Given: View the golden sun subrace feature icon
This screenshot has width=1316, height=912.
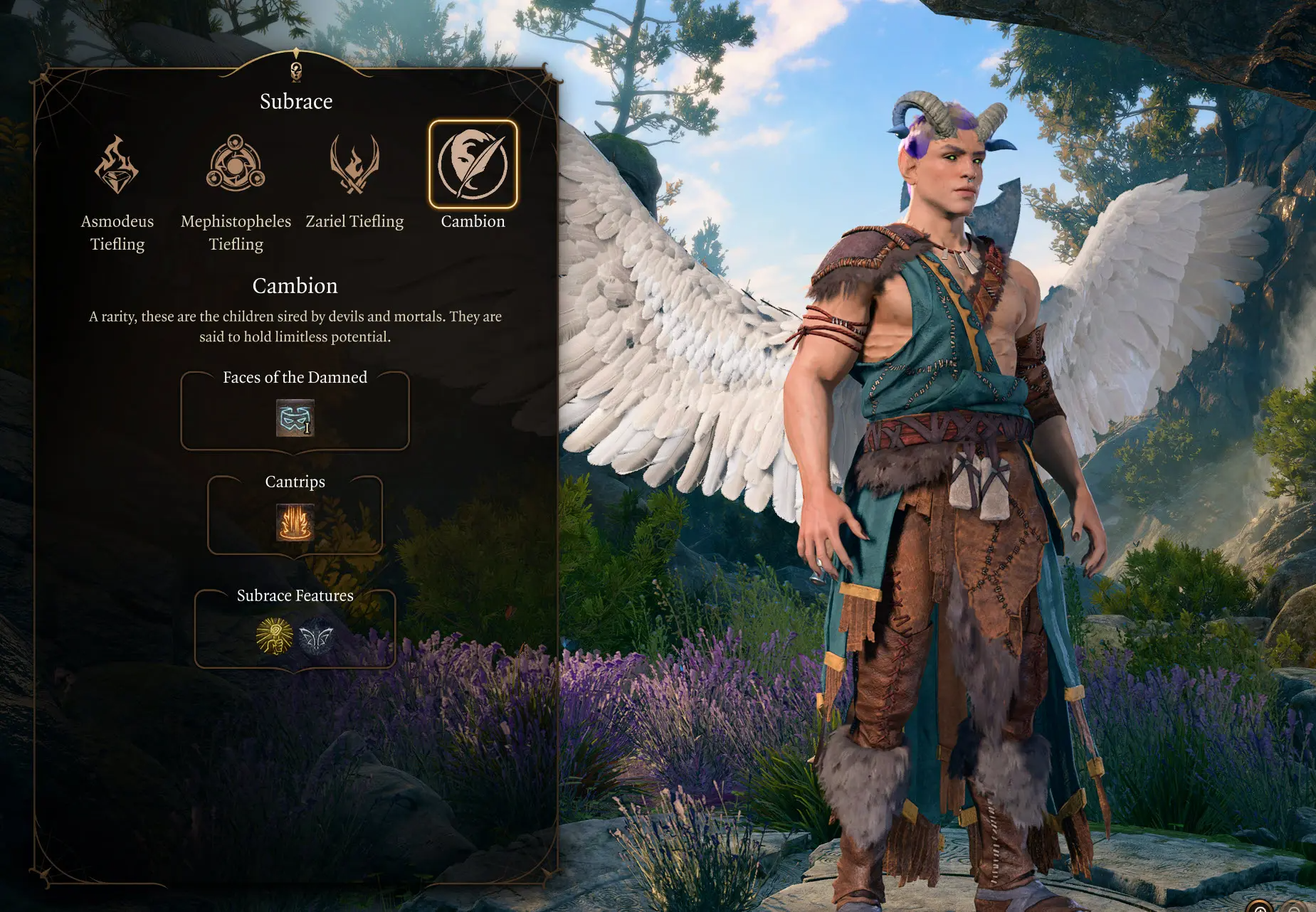Looking at the screenshot, I should point(274,635).
